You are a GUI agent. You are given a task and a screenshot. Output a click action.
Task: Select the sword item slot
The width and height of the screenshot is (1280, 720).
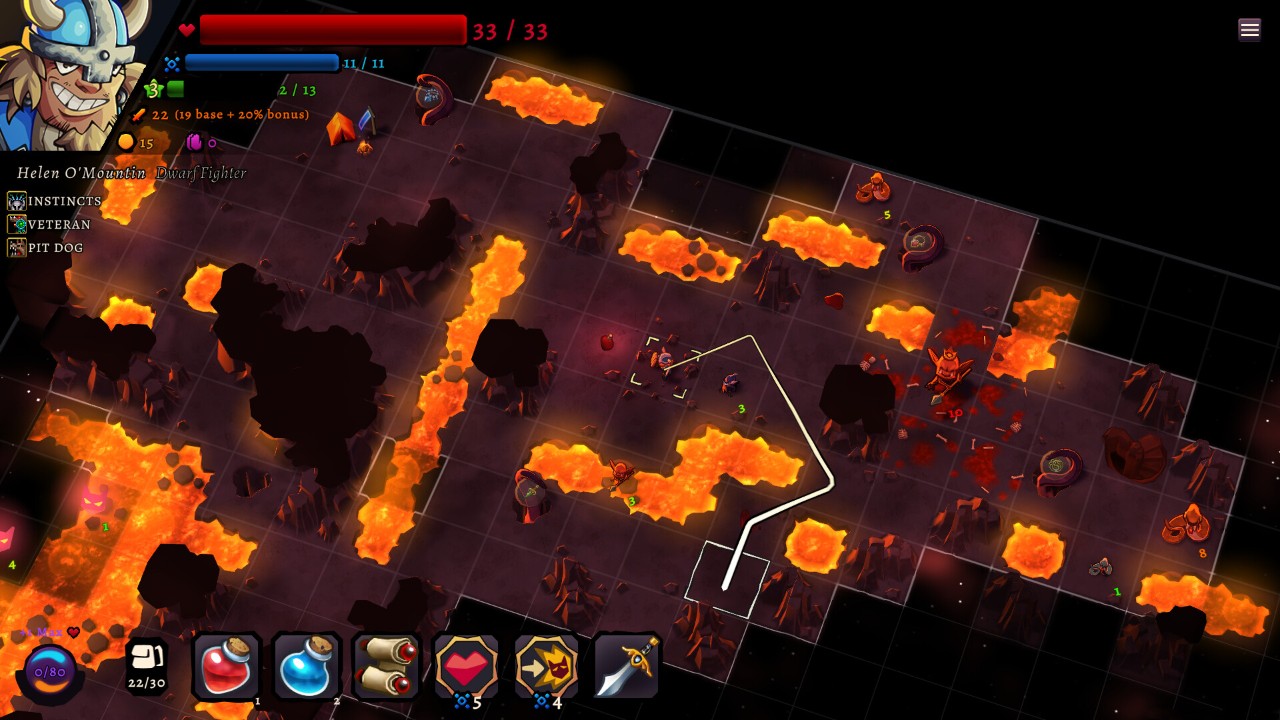coord(626,666)
